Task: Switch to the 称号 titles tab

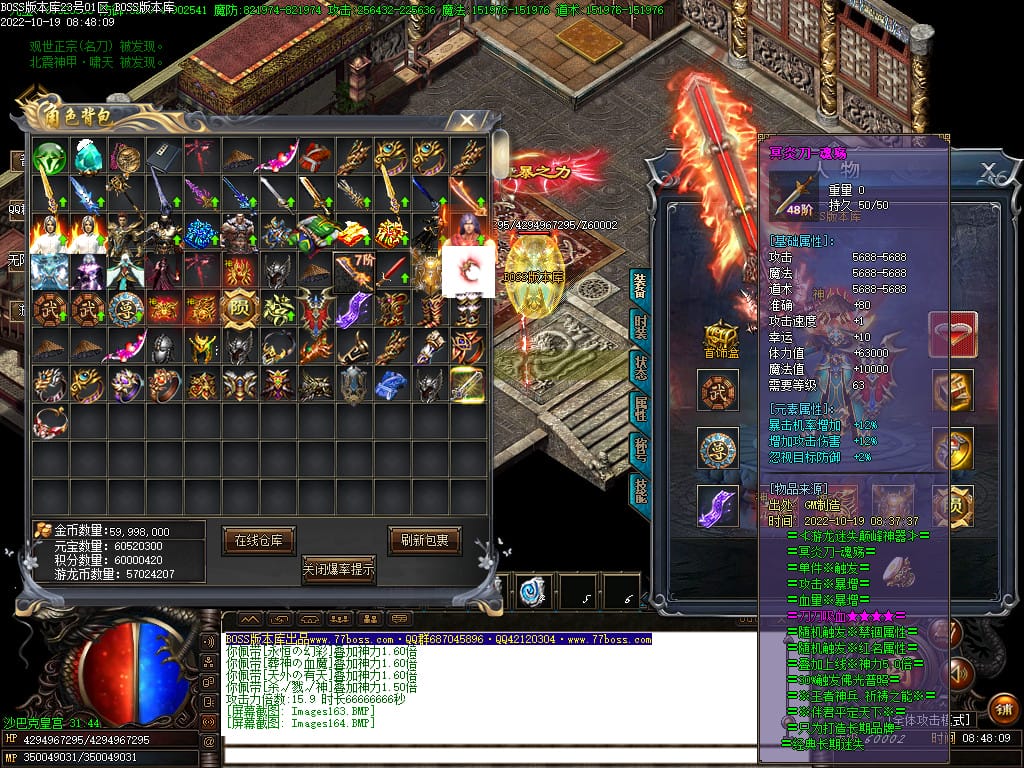Action: coord(640,447)
